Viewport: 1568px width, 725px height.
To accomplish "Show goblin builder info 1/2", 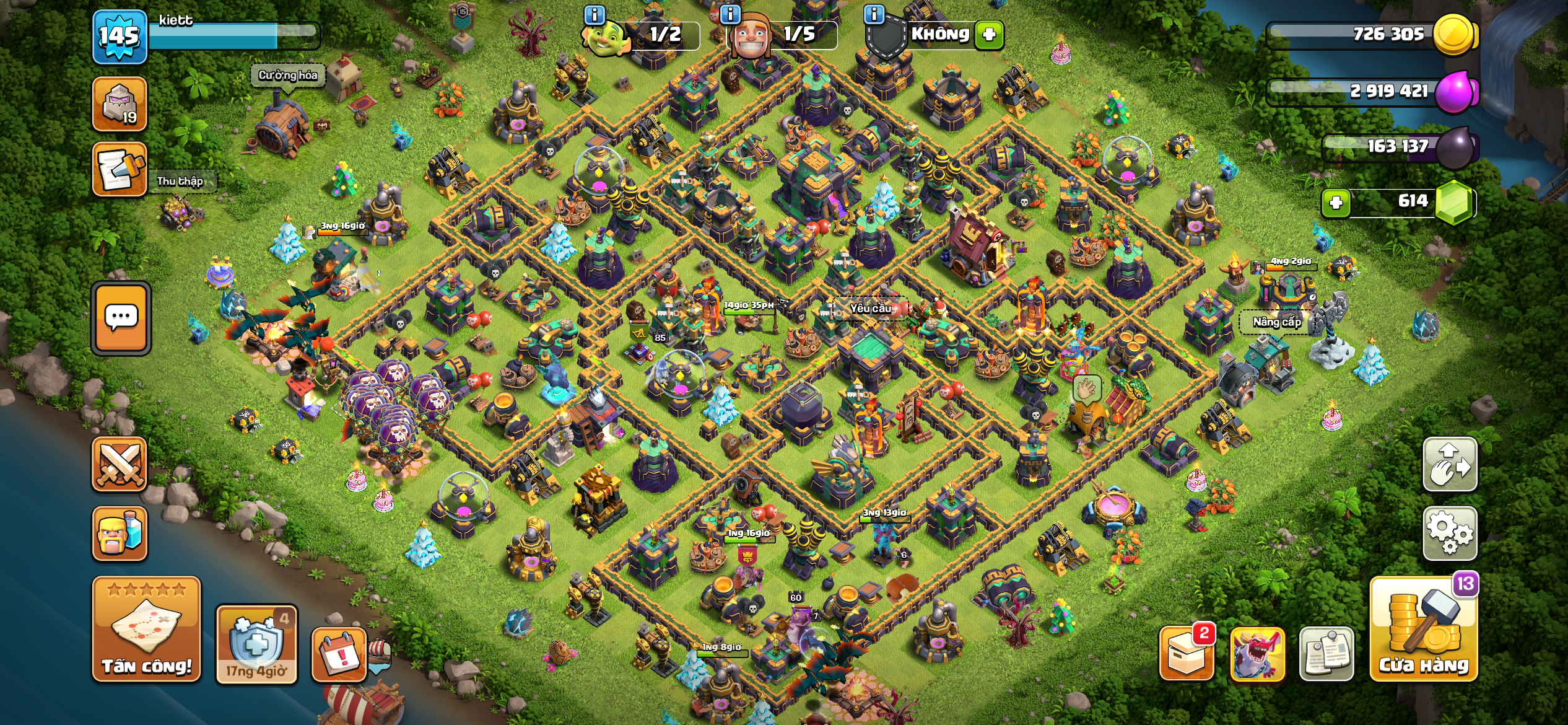I will coord(595,15).
